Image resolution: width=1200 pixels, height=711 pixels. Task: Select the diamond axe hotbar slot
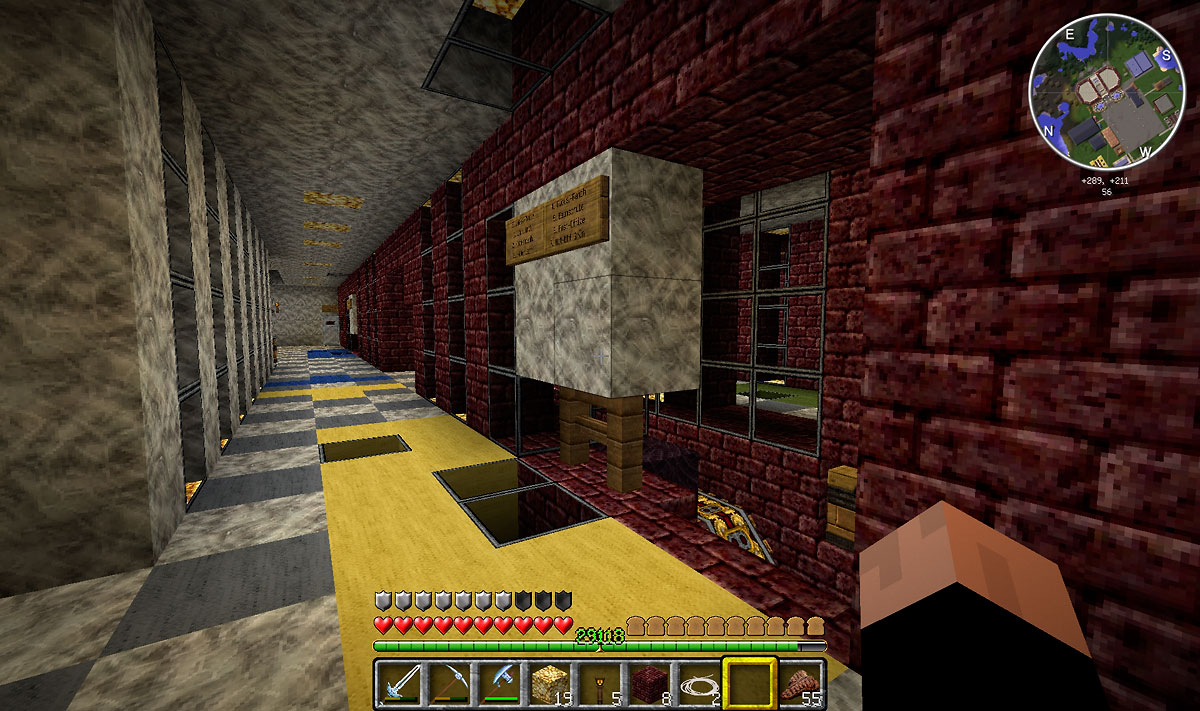pyautogui.click(x=499, y=684)
